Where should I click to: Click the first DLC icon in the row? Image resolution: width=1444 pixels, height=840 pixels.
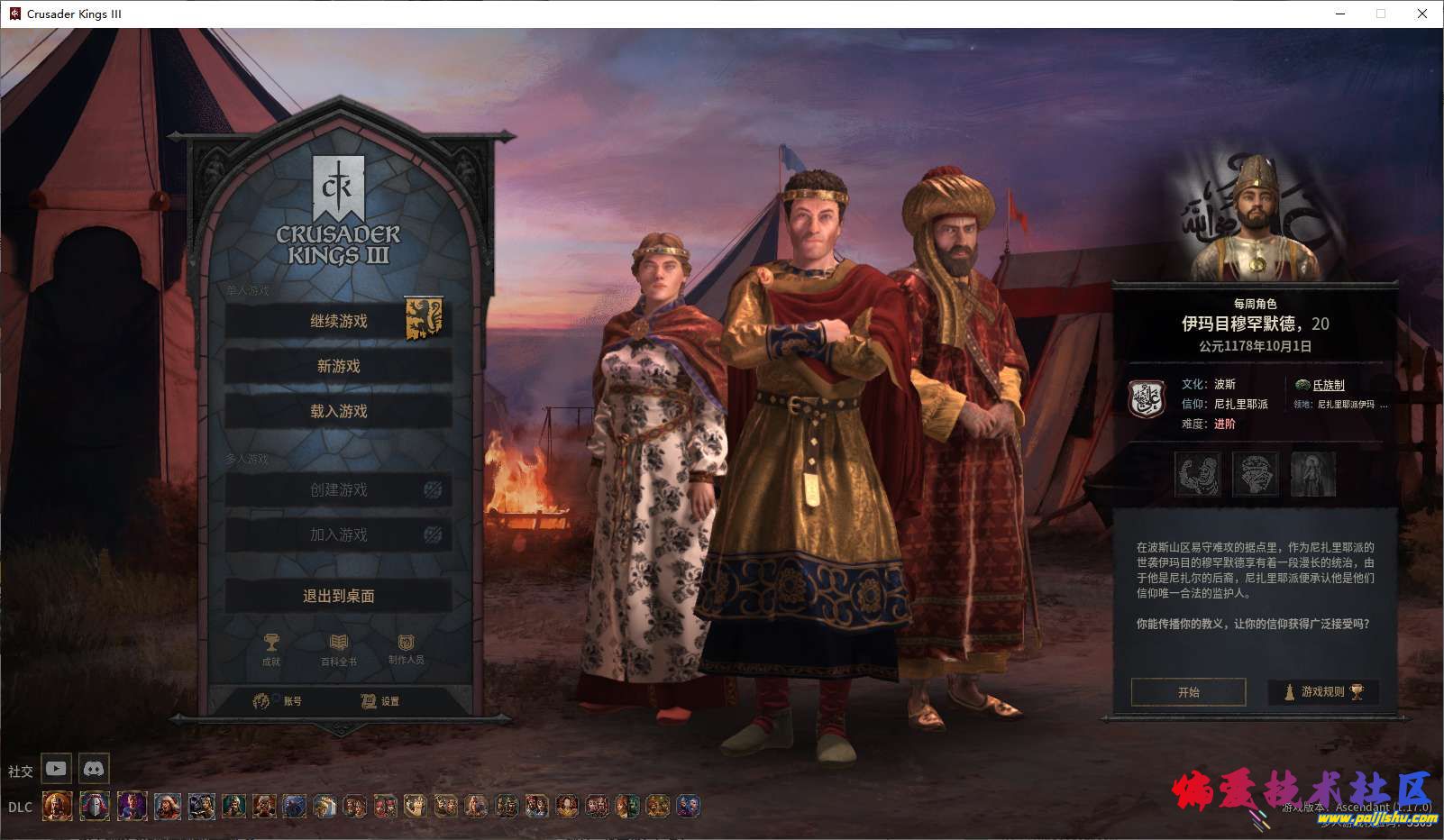pyautogui.click(x=57, y=806)
